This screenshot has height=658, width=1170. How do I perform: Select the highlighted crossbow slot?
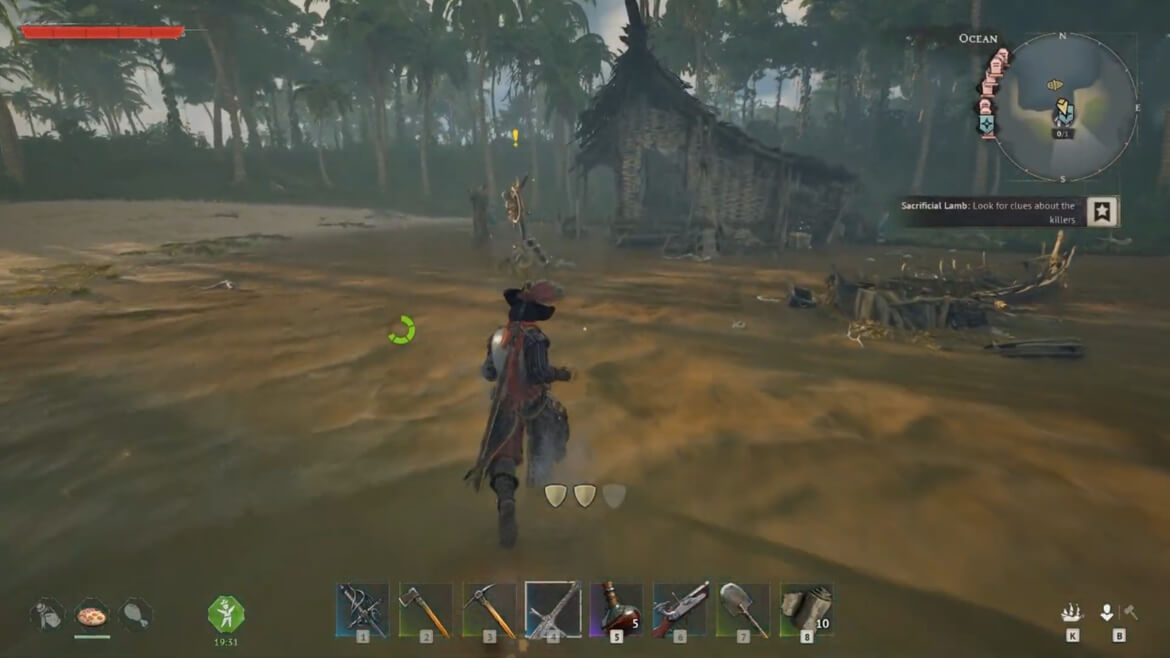[553, 610]
